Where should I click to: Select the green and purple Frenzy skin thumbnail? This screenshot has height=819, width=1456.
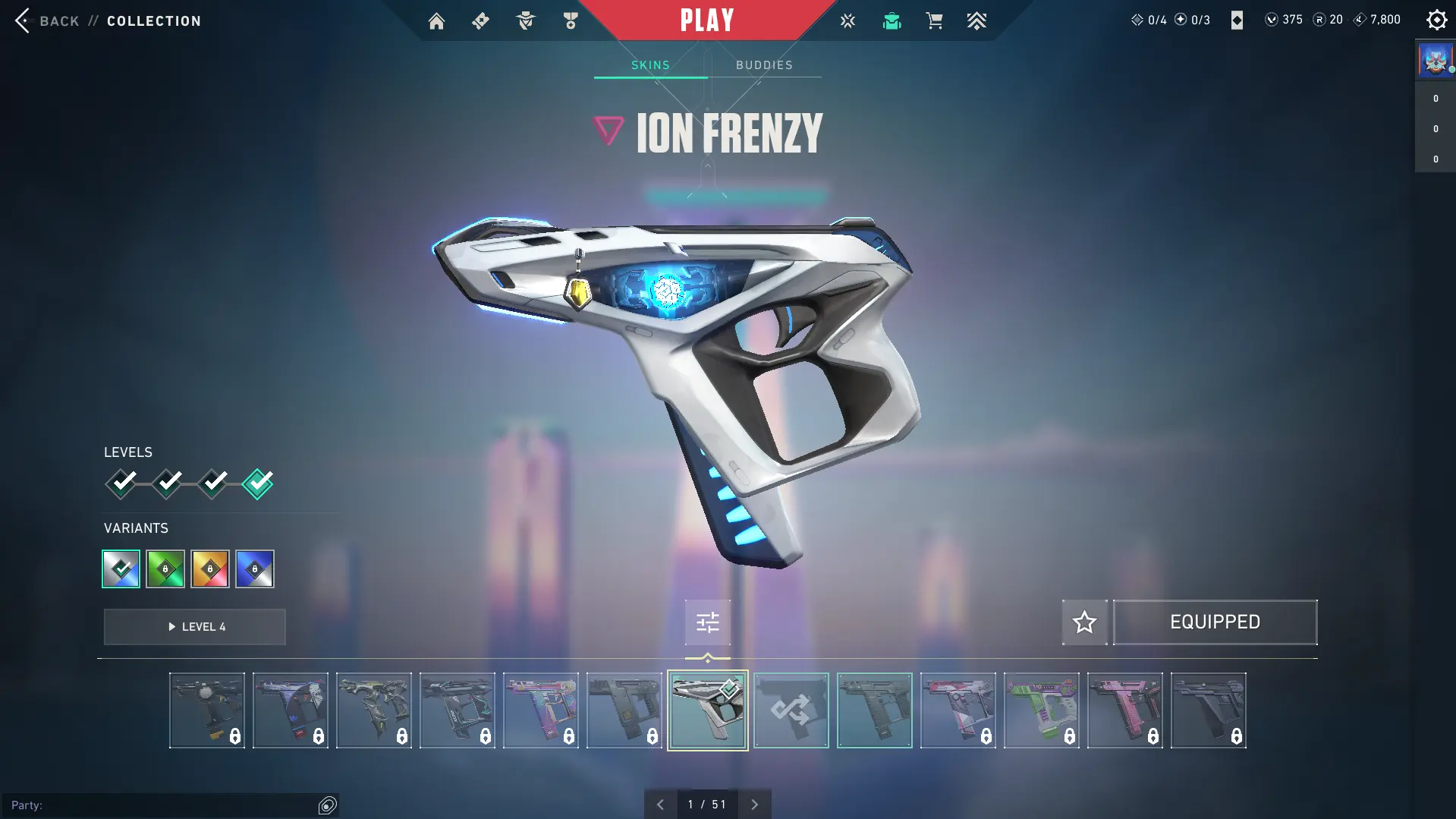(x=1041, y=710)
